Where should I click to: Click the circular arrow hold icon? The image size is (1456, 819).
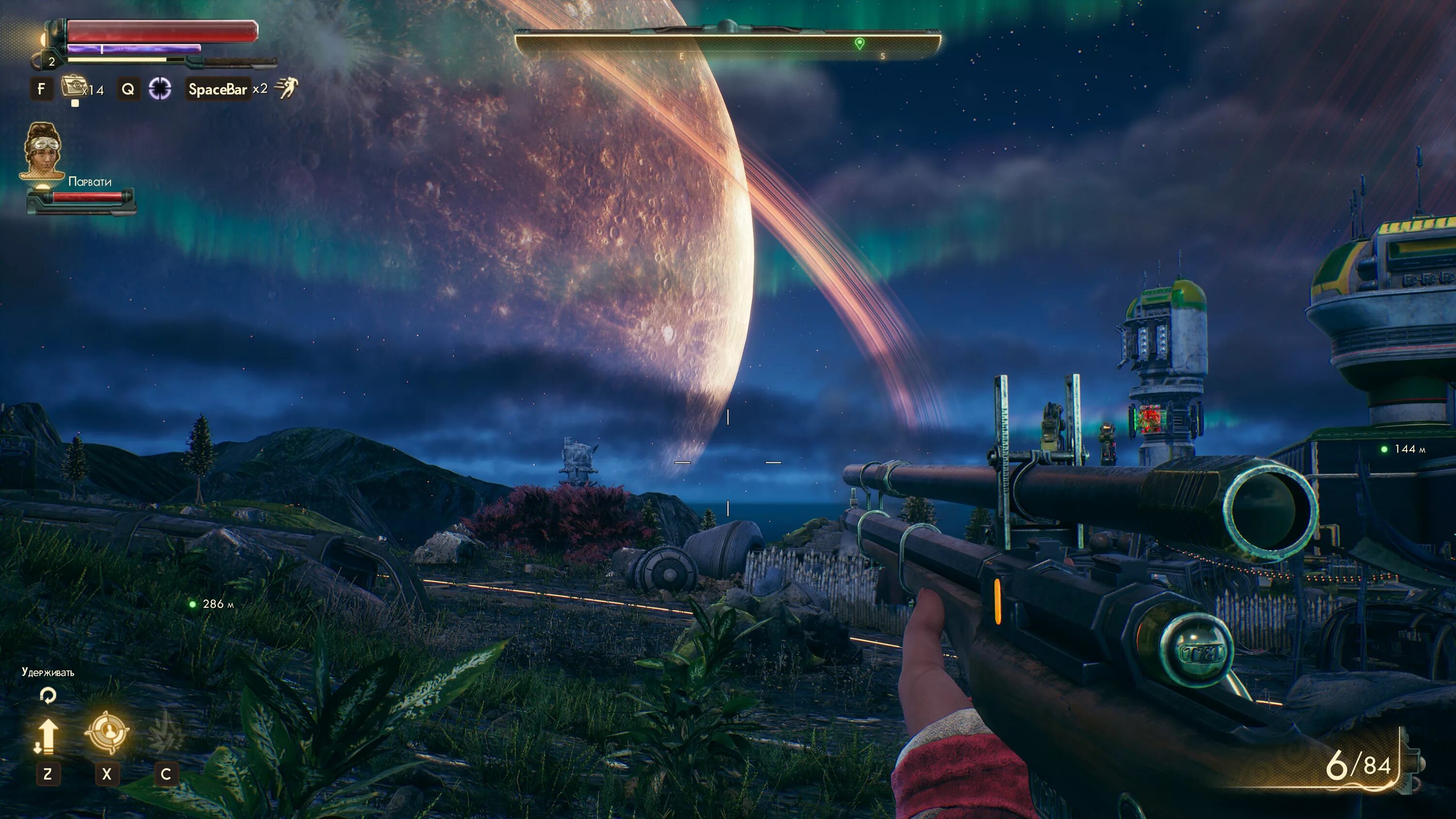[48, 695]
